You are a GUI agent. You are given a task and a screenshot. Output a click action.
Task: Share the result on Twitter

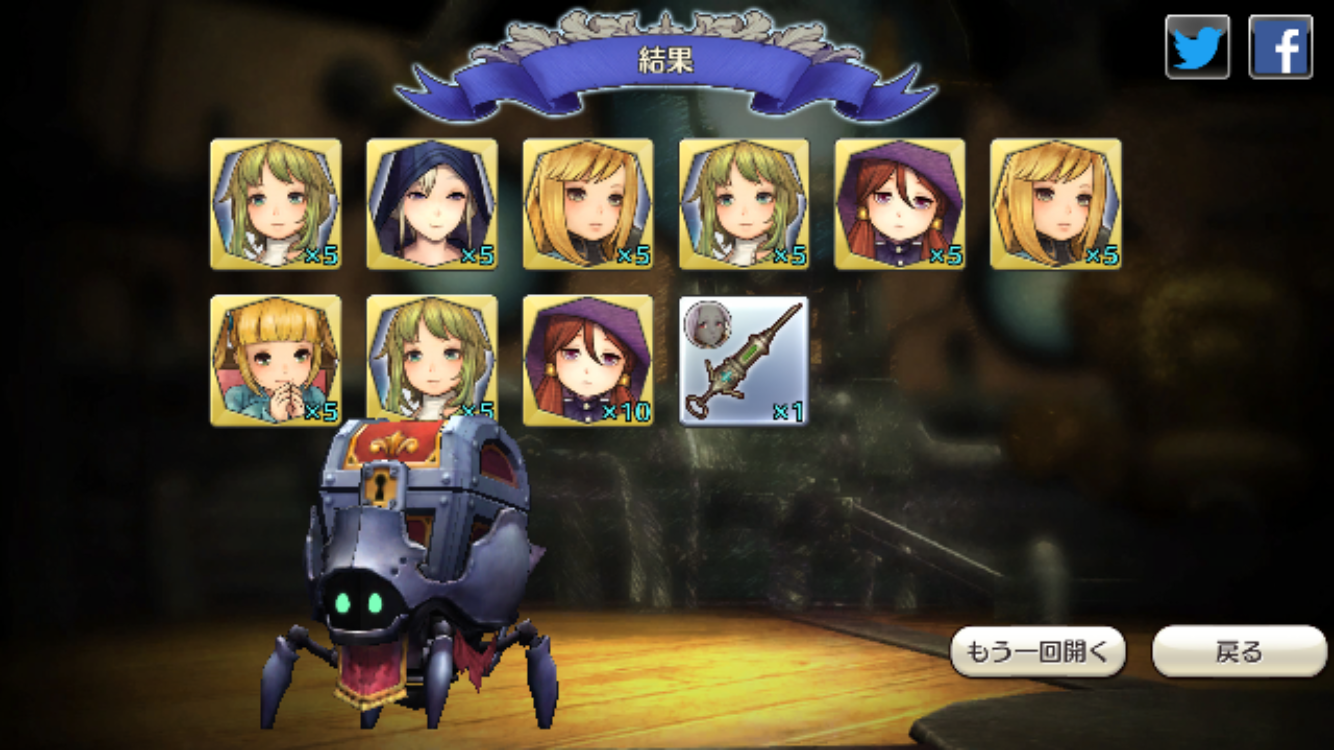(x=1197, y=47)
